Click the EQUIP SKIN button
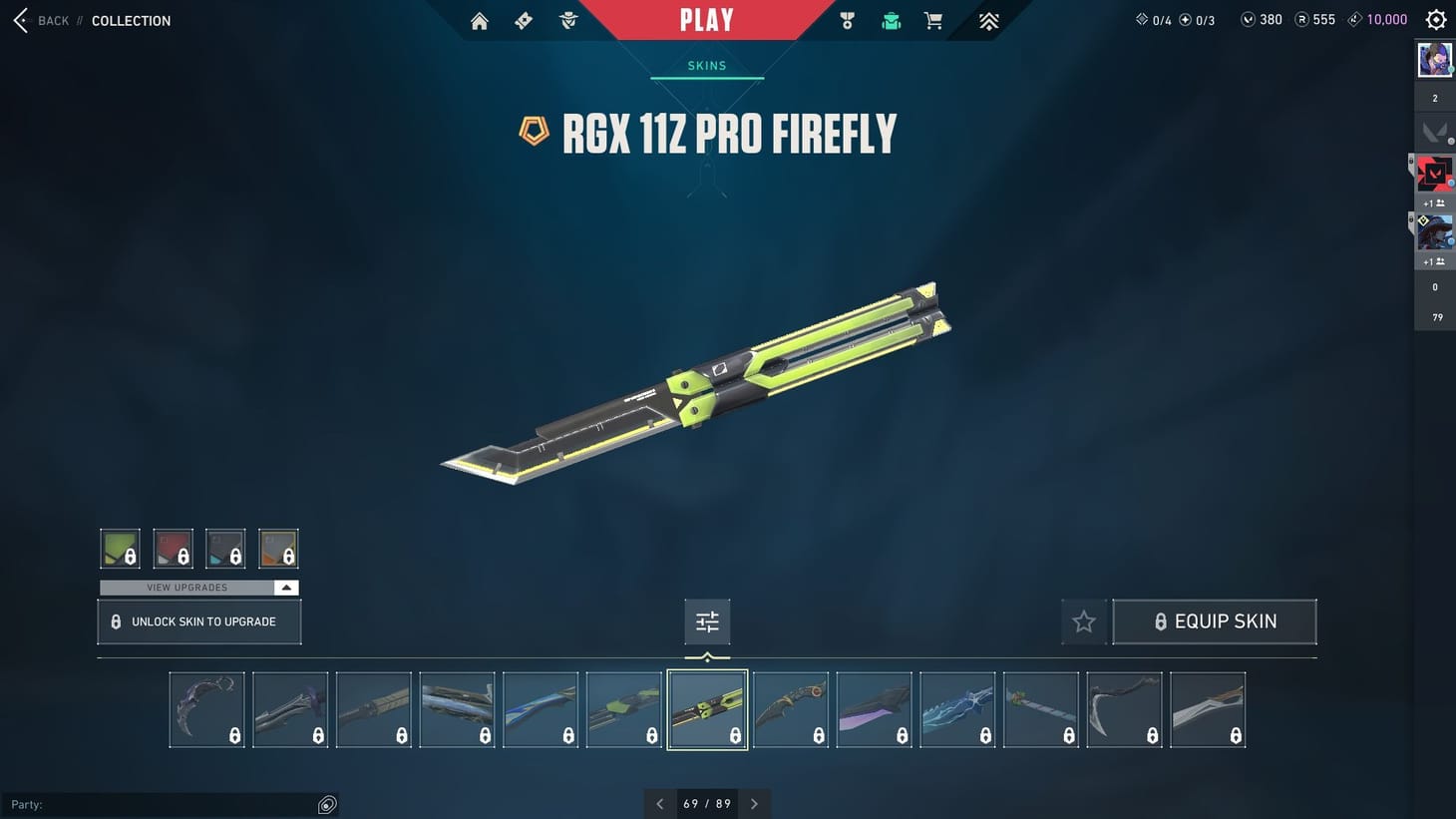 (x=1214, y=620)
